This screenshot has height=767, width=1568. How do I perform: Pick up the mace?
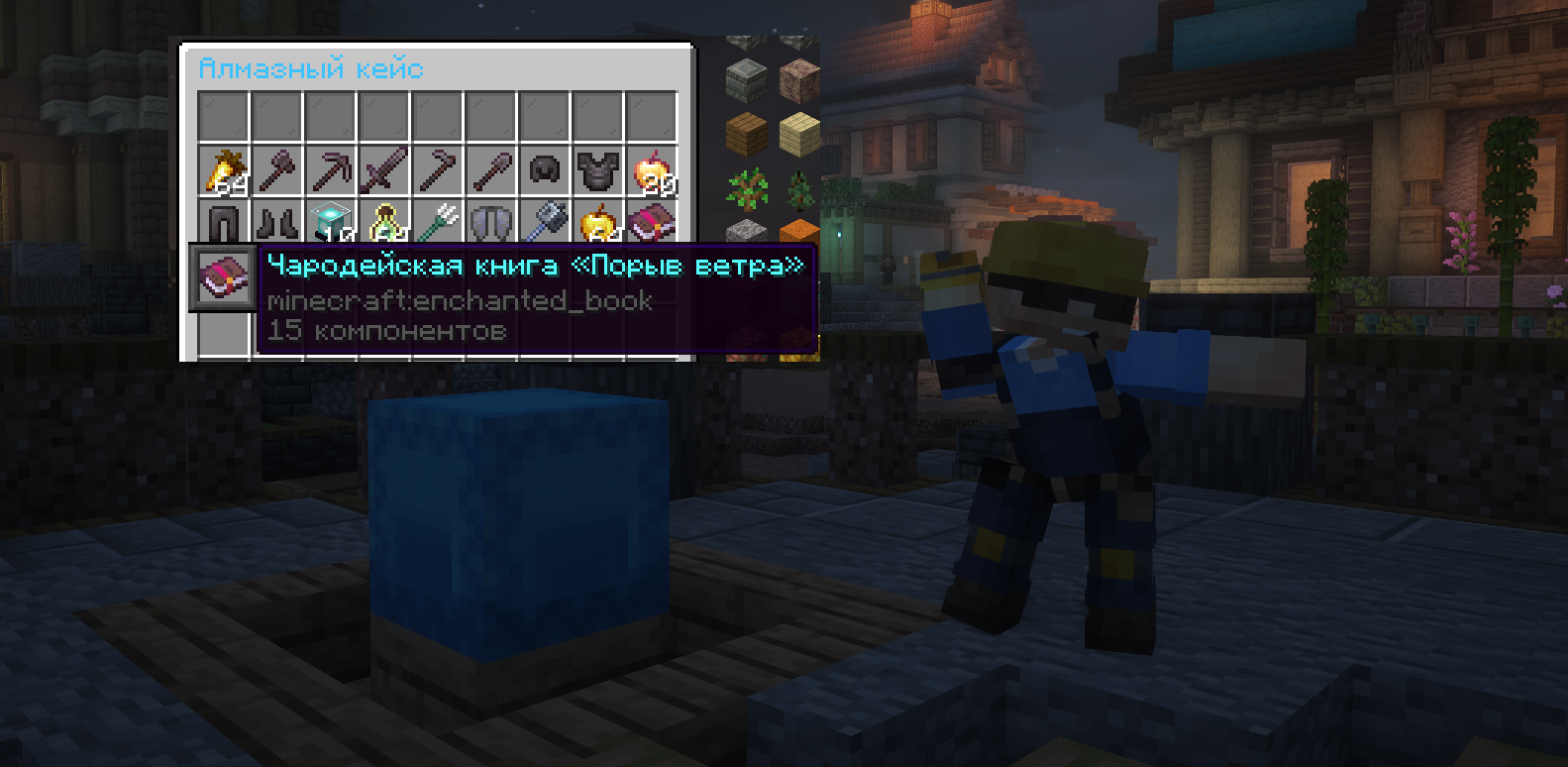545,224
